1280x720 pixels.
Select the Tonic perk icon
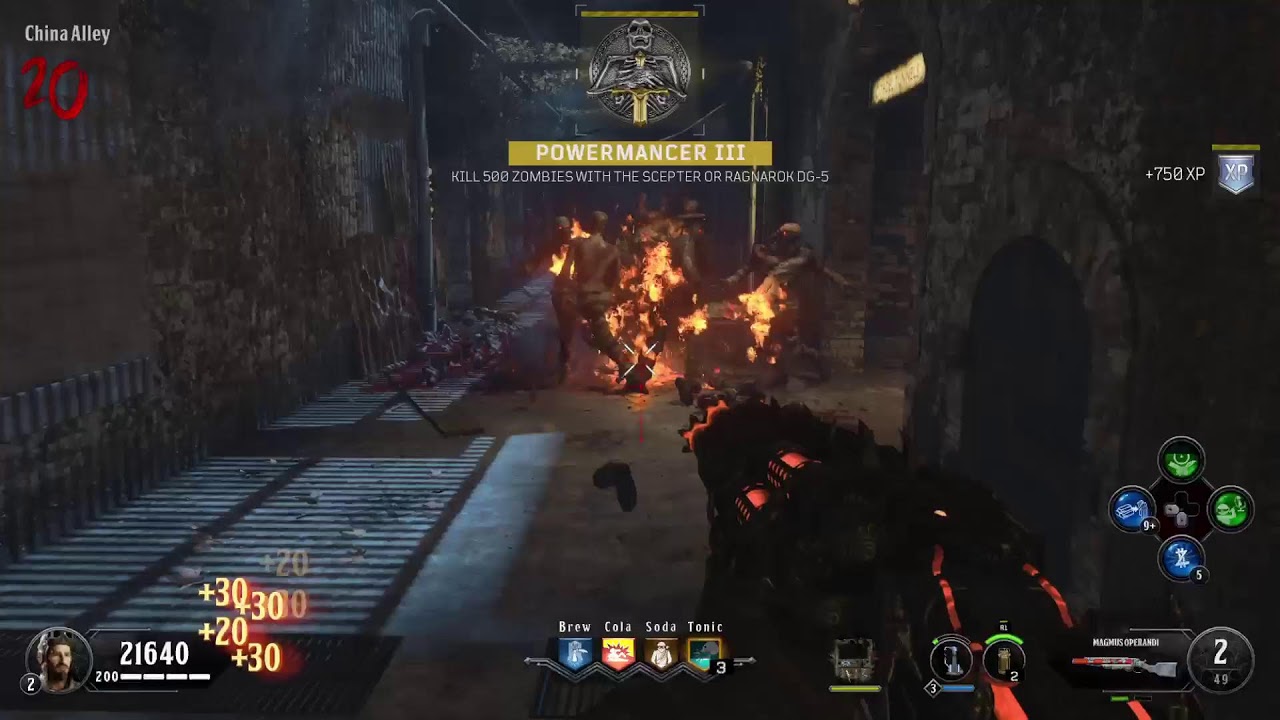704,654
